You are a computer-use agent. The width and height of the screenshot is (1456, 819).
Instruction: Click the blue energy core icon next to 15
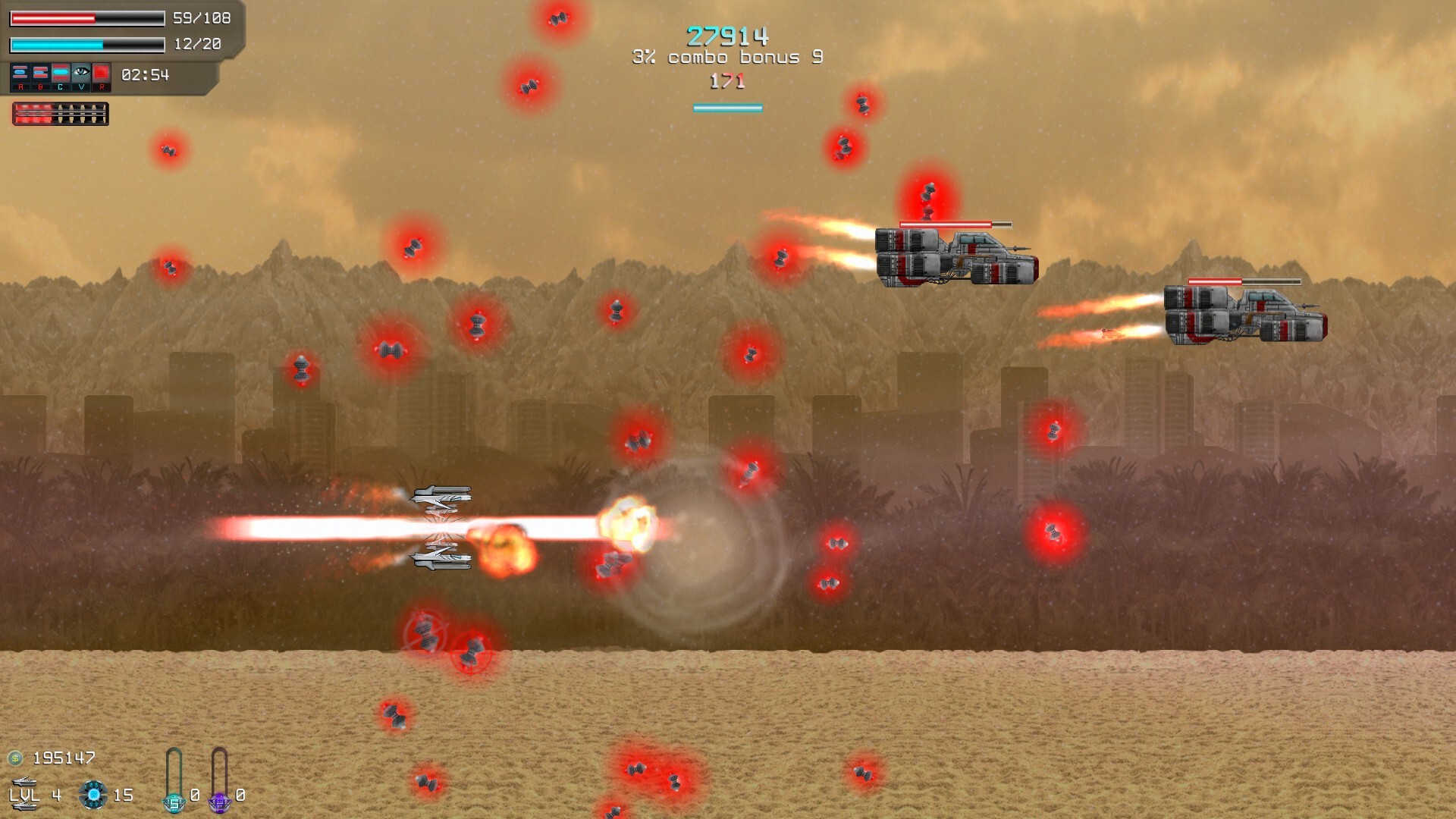click(x=92, y=795)
